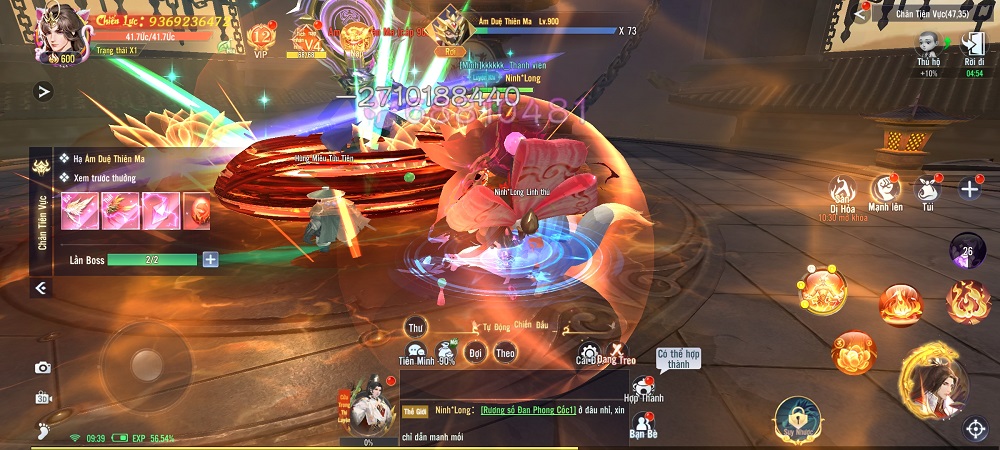Select the Theo follow command
1000x450 pixels.
pyautogui.click(x=505, y=353)
